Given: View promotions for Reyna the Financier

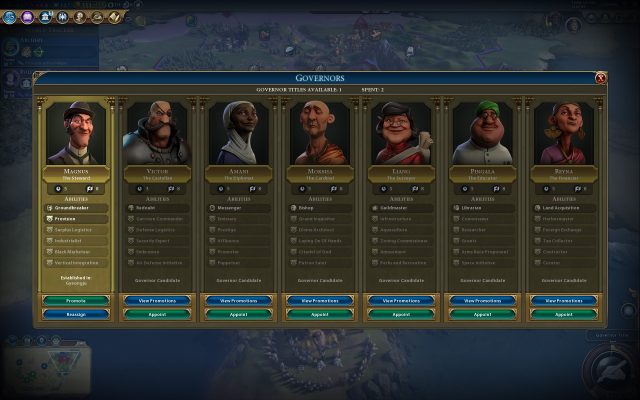Looking at the screenshot, I should pyautogui.click(x=563, y=300).
